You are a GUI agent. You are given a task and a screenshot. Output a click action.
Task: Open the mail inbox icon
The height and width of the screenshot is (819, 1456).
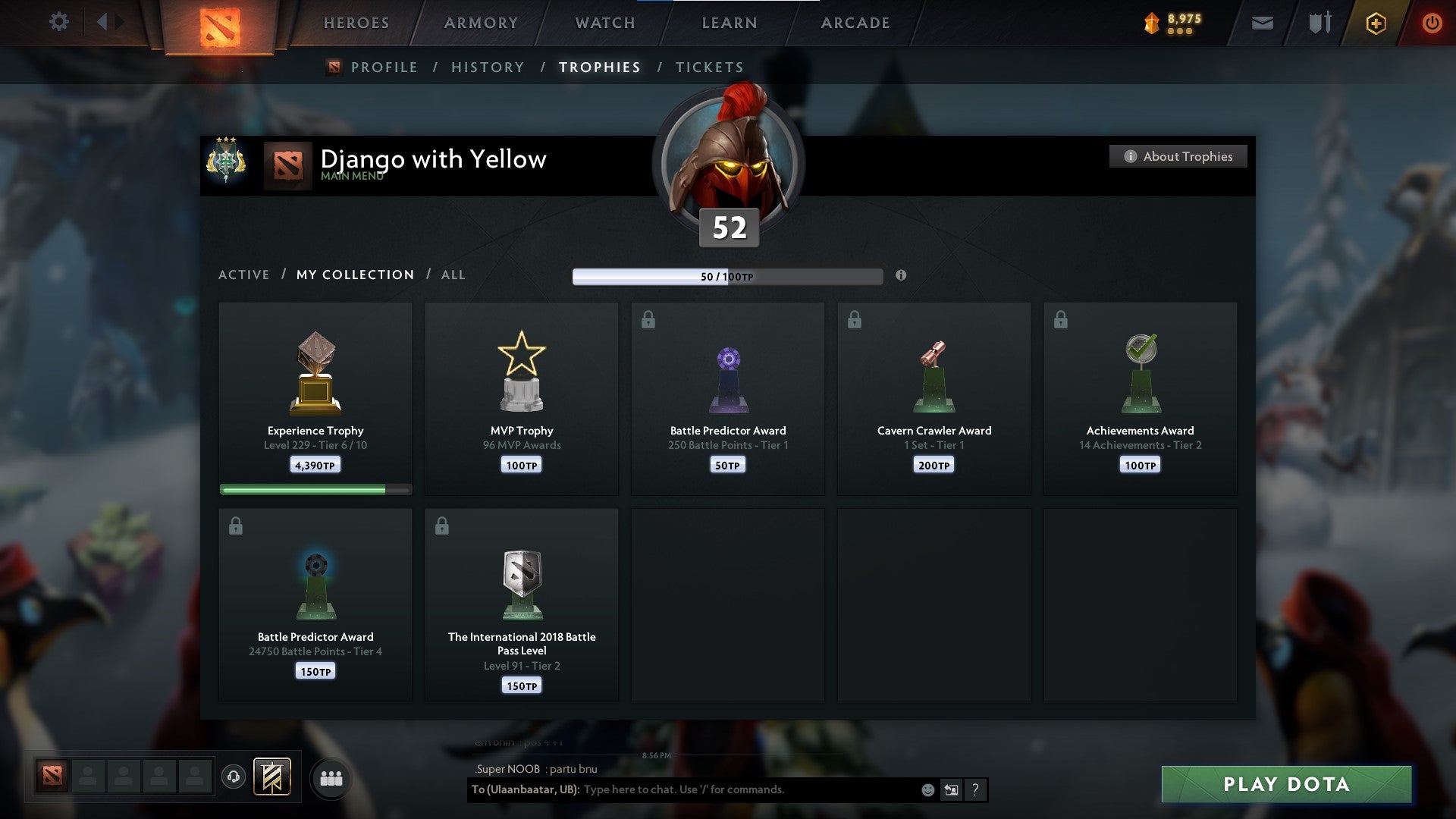click(x=1262, y=23)
